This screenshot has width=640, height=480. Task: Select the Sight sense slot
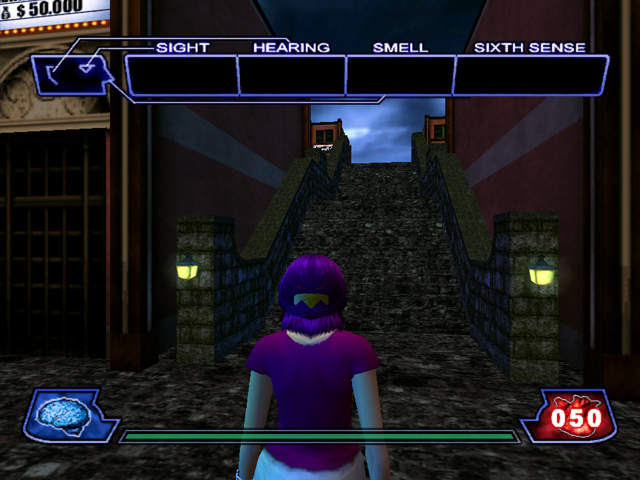coord(180,76)
